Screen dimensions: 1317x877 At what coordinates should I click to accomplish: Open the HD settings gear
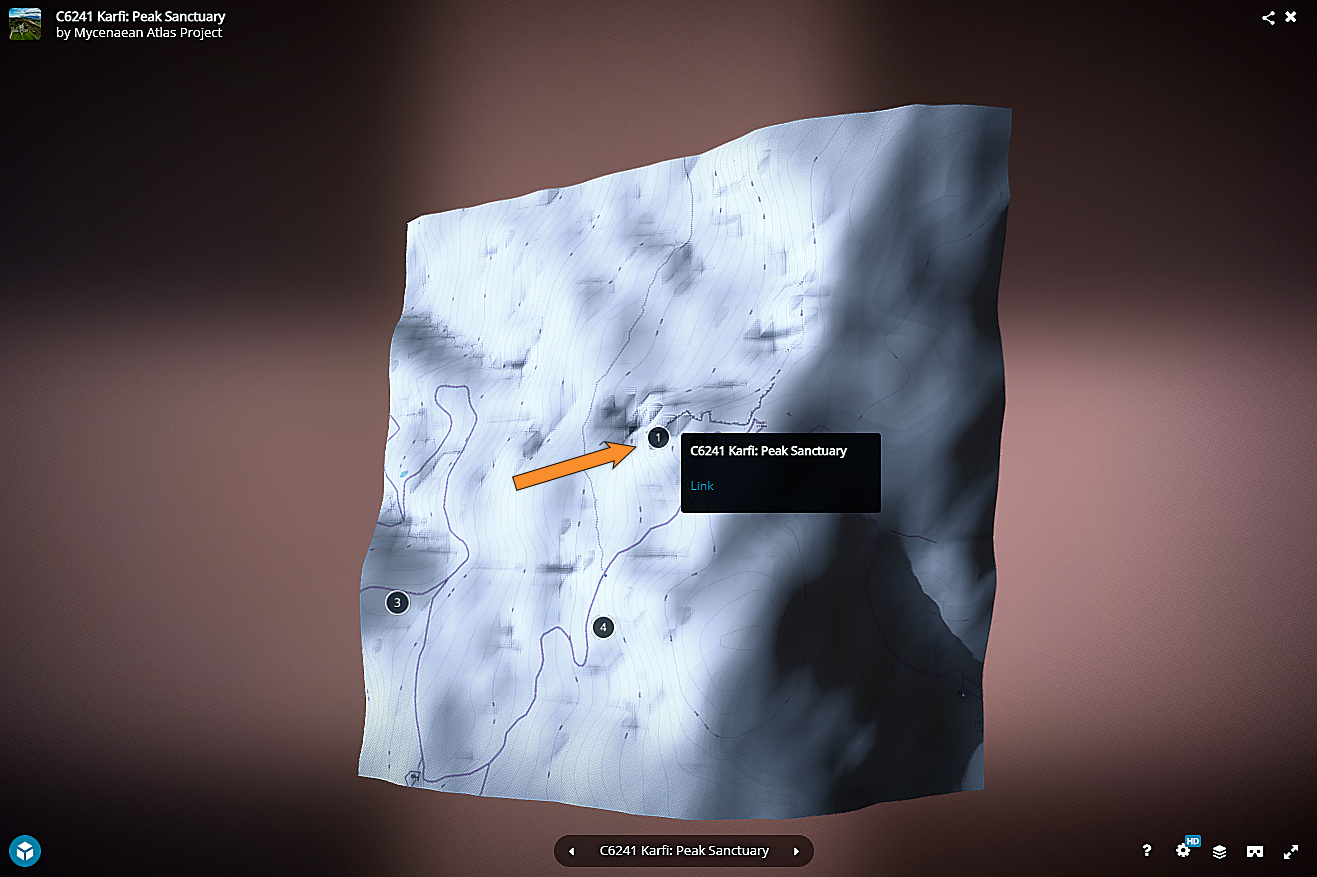1184,850
